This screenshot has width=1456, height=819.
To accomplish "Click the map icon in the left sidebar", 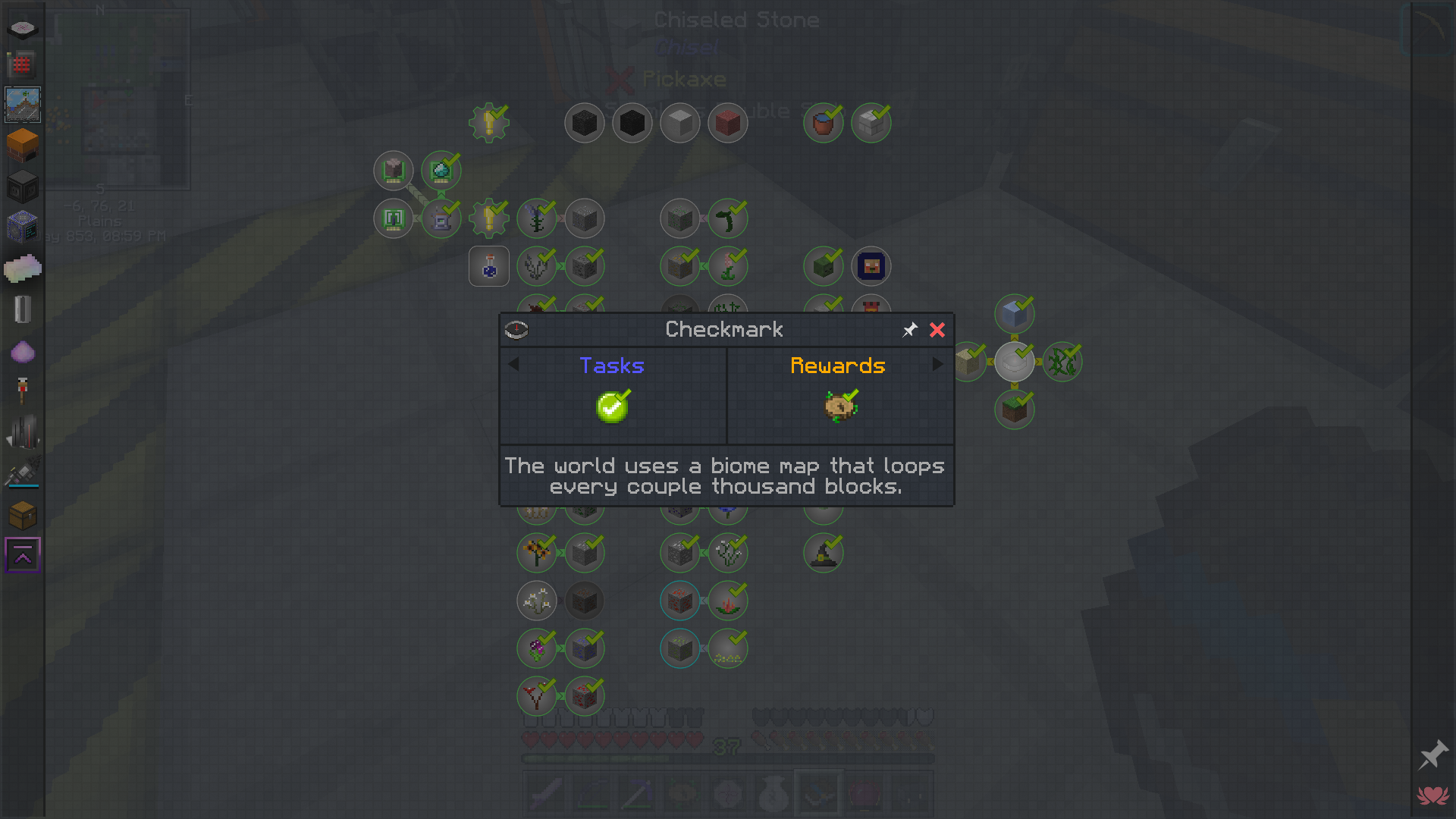I will click(x=23, y=104).
